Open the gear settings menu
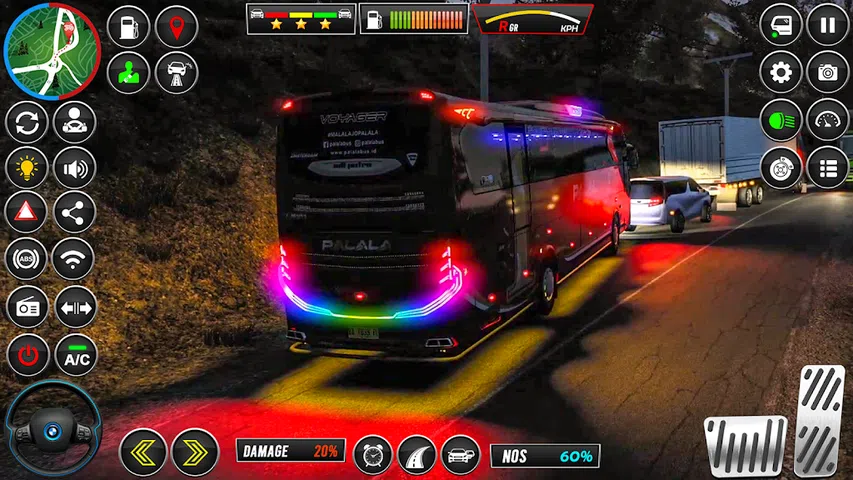 [x=781, y=72]
